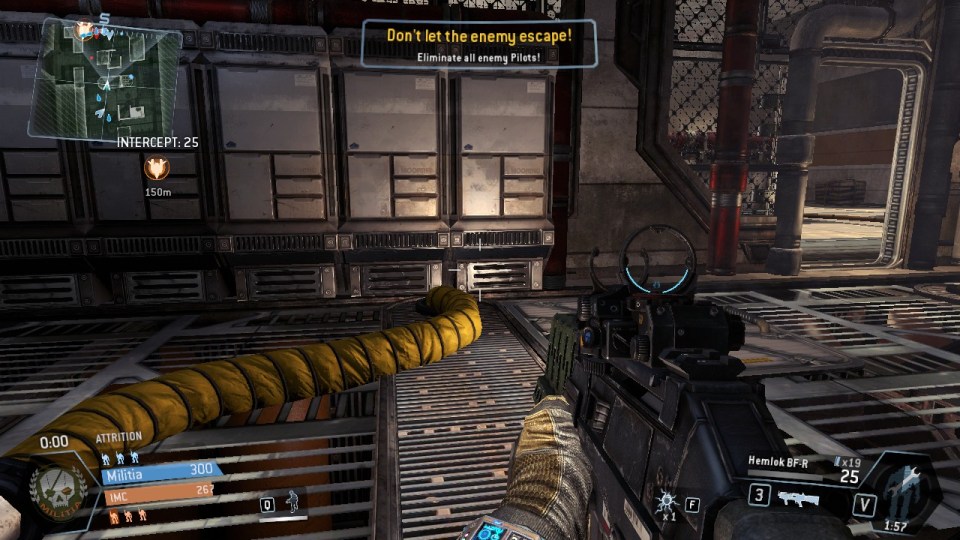This screenshot has width=960, height=540.
Task: Click the objective banner about enemy escape
Action: (479, 44)
